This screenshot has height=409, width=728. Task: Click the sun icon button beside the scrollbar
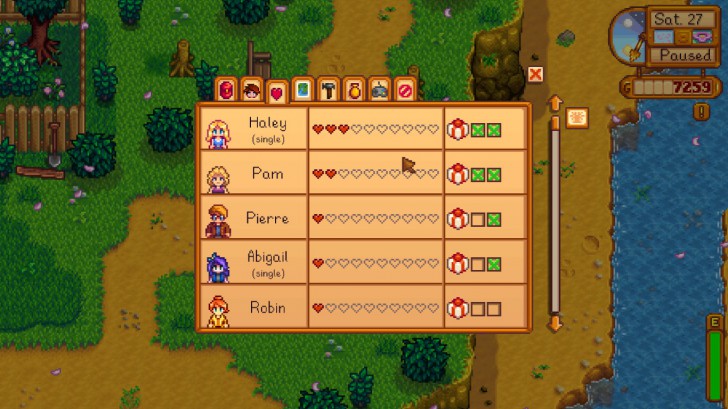pos(578,117)
